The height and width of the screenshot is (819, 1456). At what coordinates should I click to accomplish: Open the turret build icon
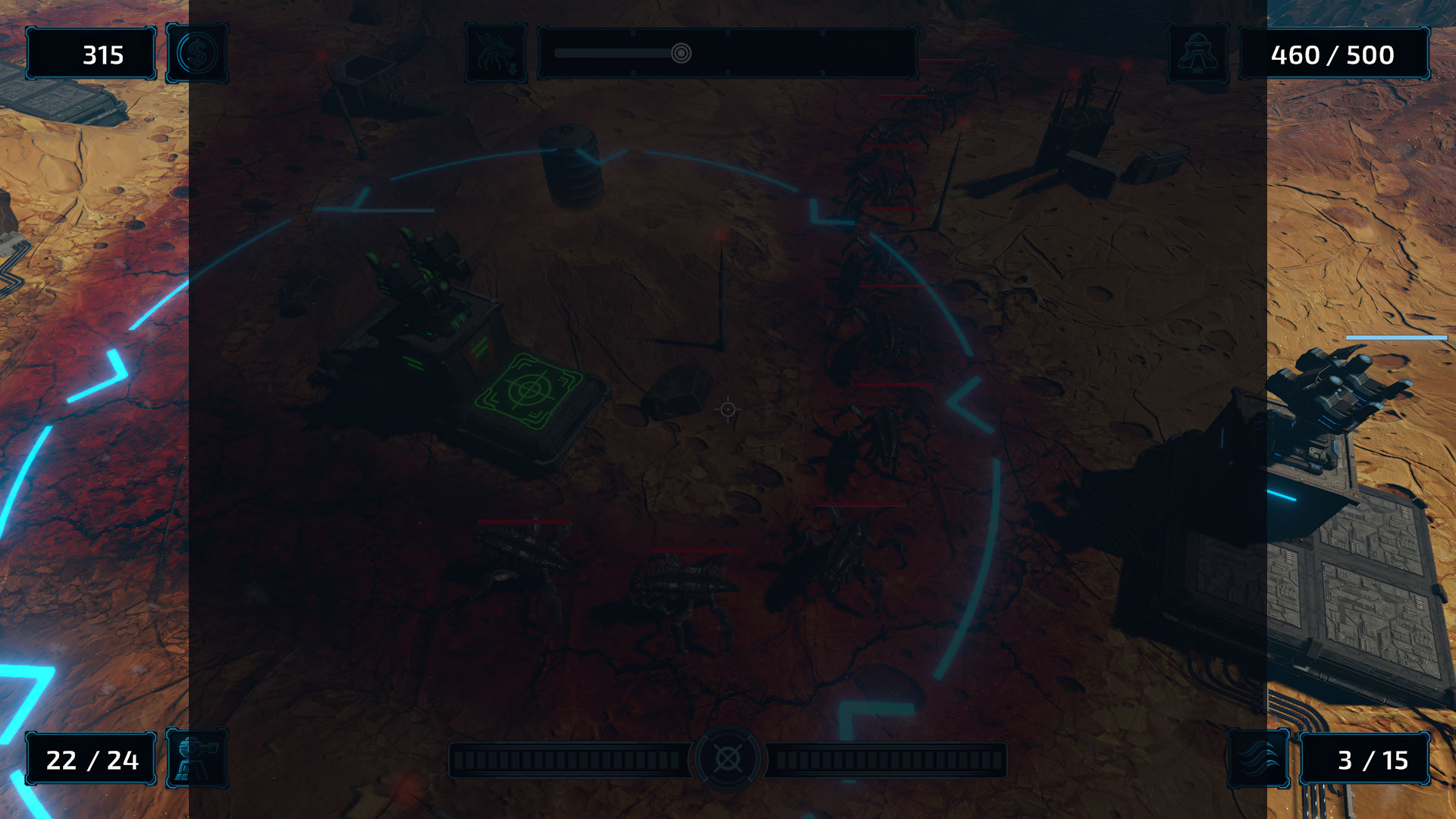196,758
